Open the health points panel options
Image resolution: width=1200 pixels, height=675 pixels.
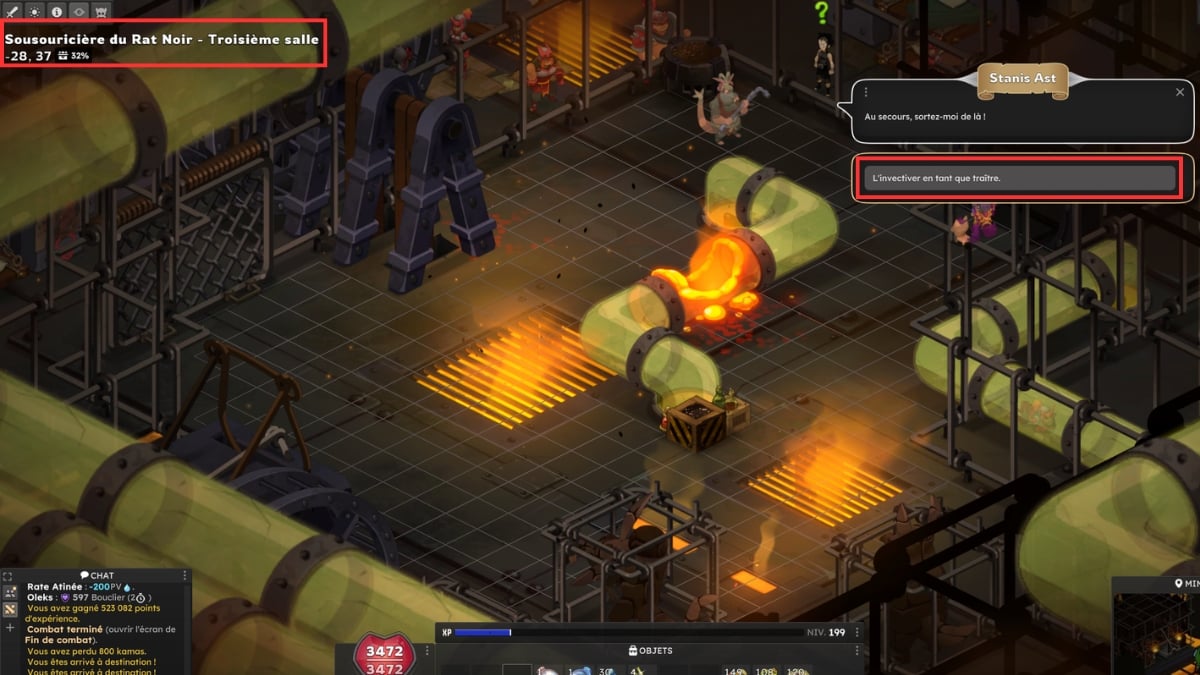tap(428, 651)
